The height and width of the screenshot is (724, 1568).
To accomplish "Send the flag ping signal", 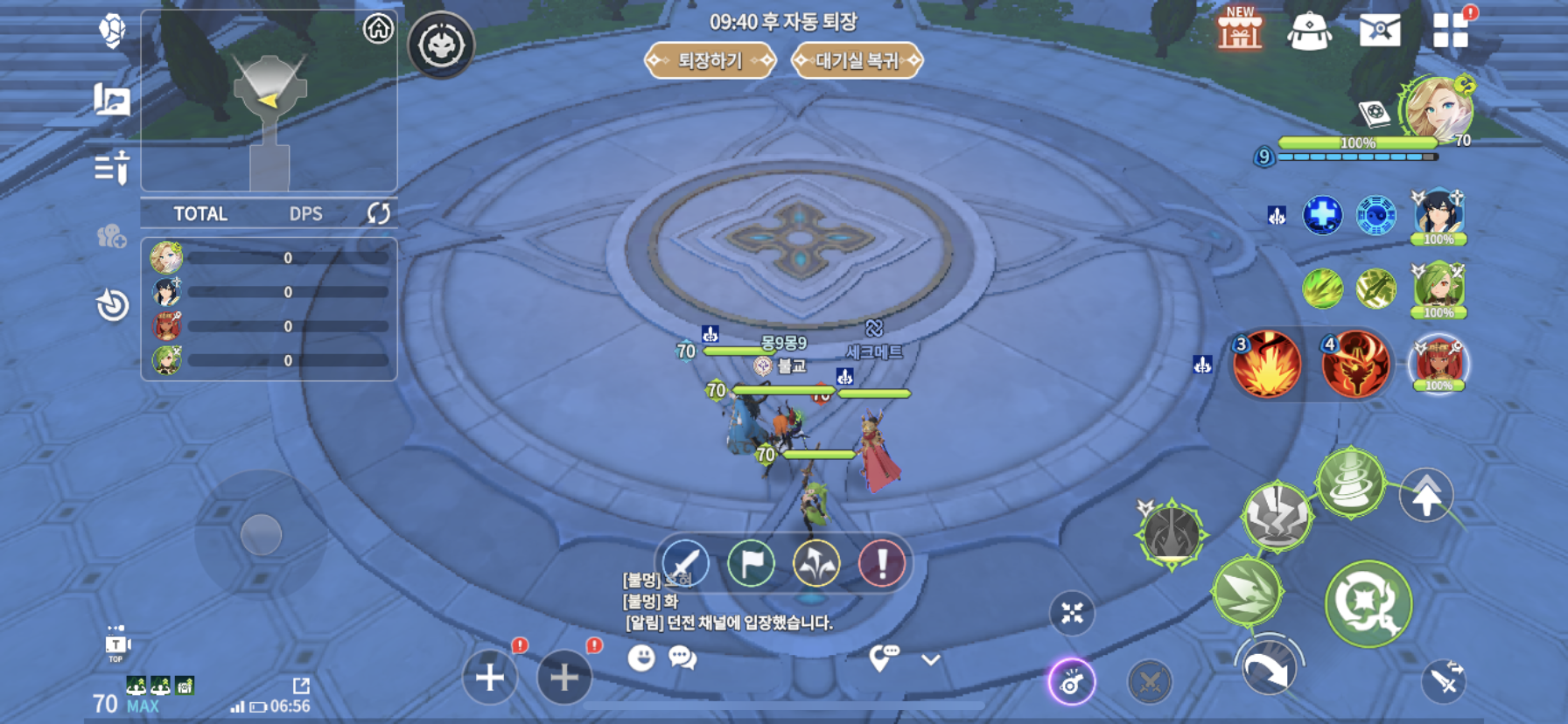I will click(751, 563).
